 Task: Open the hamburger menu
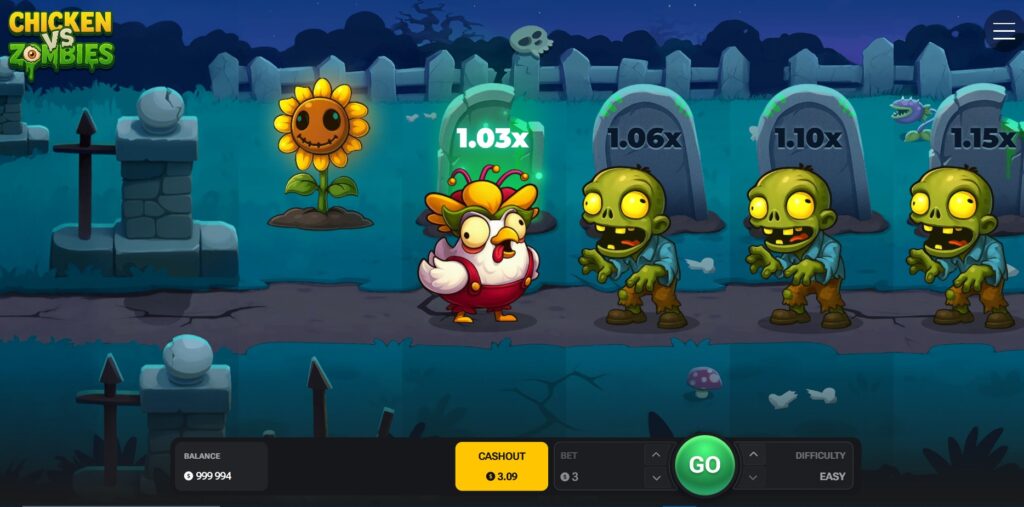coord(1003,31)
